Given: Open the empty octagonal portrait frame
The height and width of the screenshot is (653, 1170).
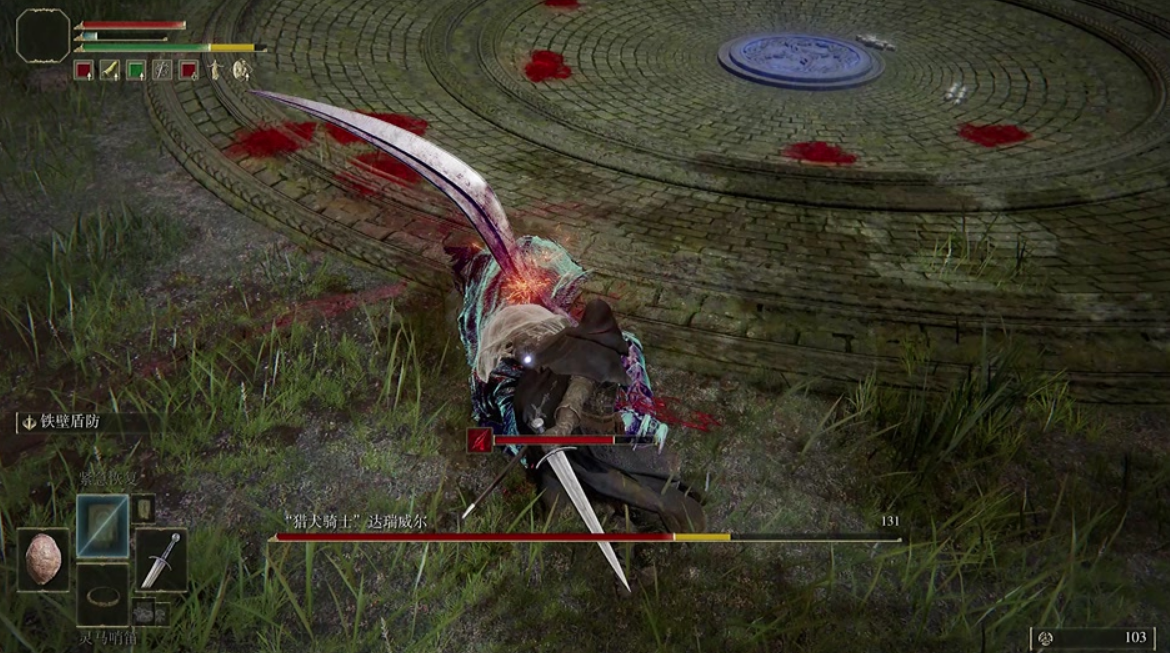Looking at the screenshot, I should (x=44, y=36).
